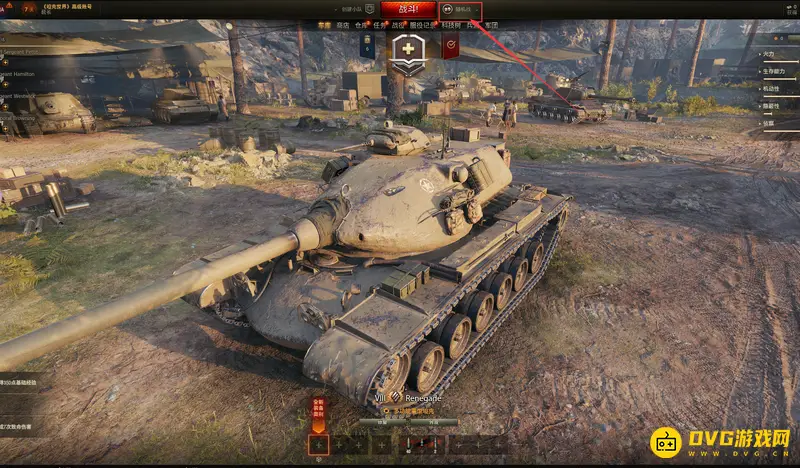
Task: Open the 任务 missions tab
Action: [x=379, y=25]
